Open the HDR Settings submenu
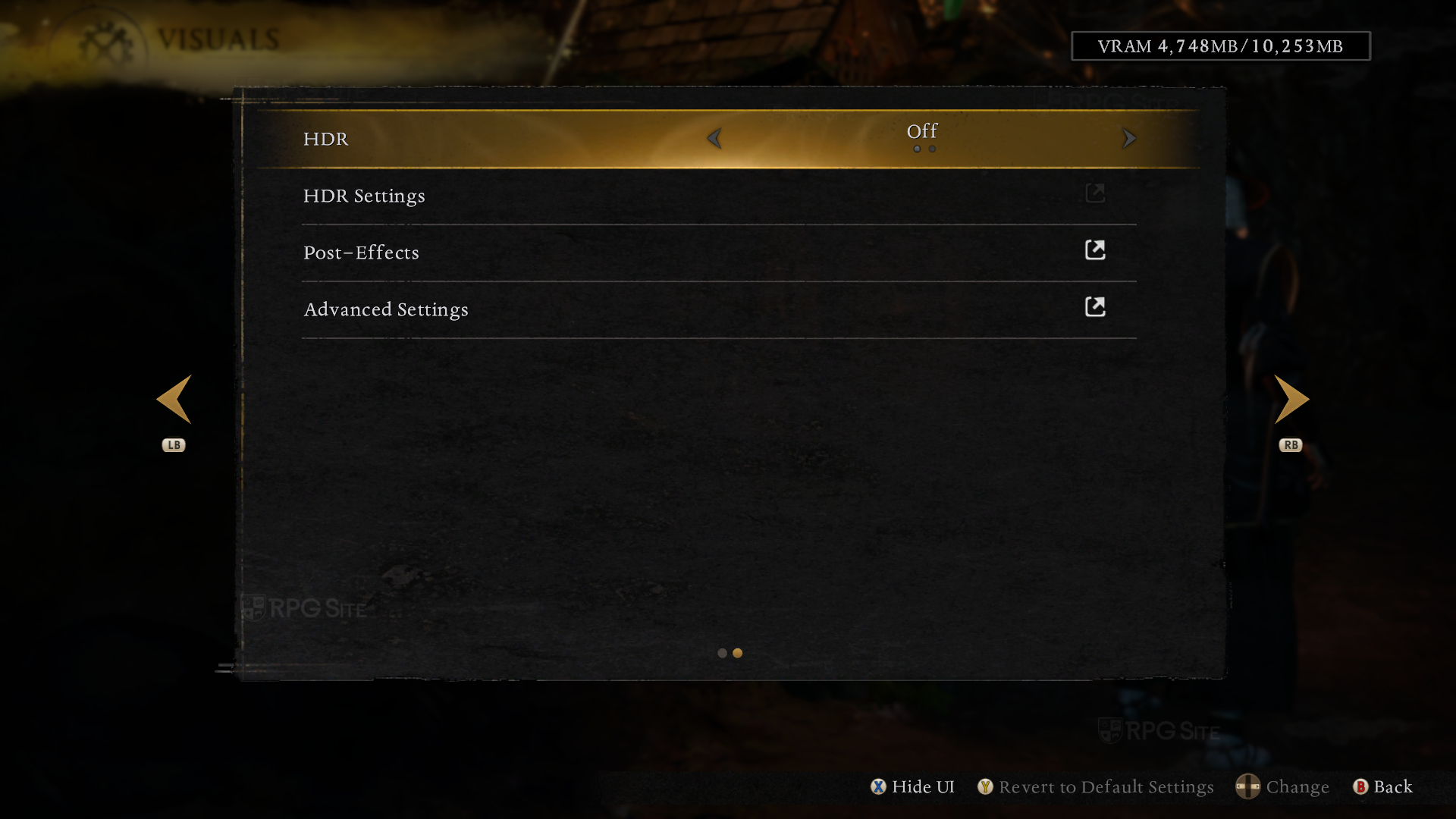Viewport: 1456px width, 819px height. point(364,196)
